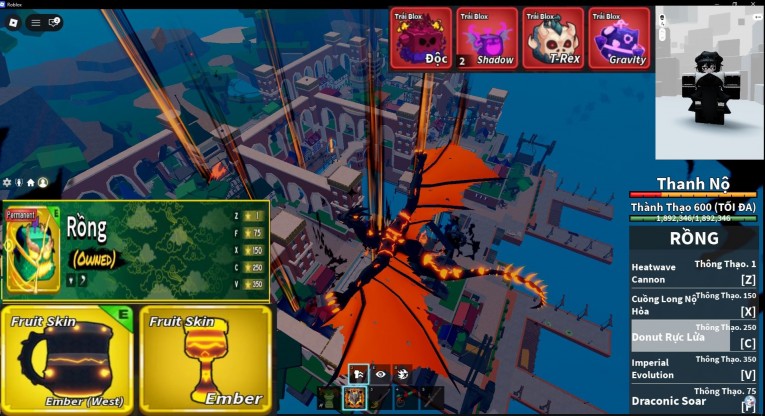Open the Roblox main menu logo button

click(x=14, y=22)
